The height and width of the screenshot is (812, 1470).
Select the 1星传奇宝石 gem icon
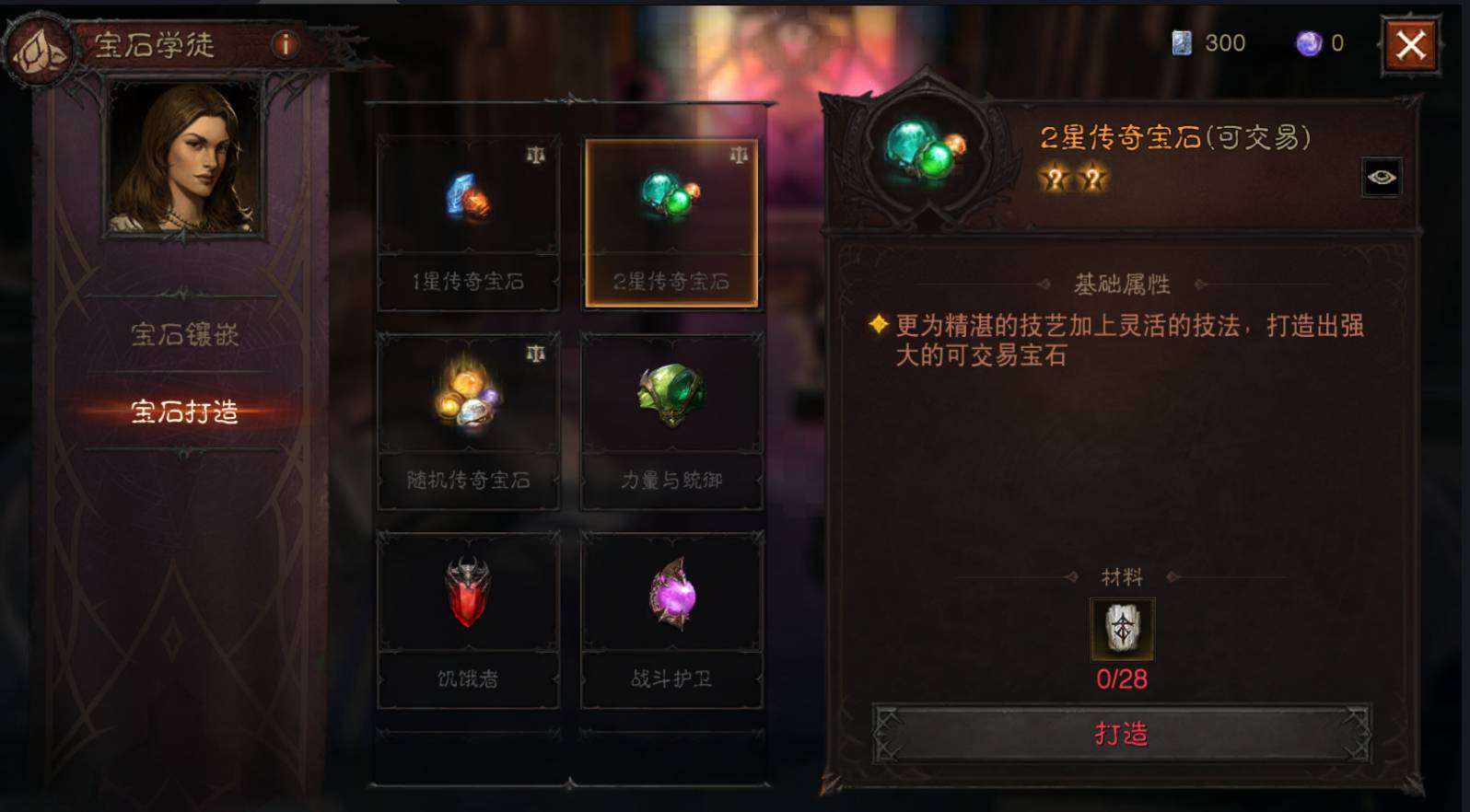click(468, 198)
